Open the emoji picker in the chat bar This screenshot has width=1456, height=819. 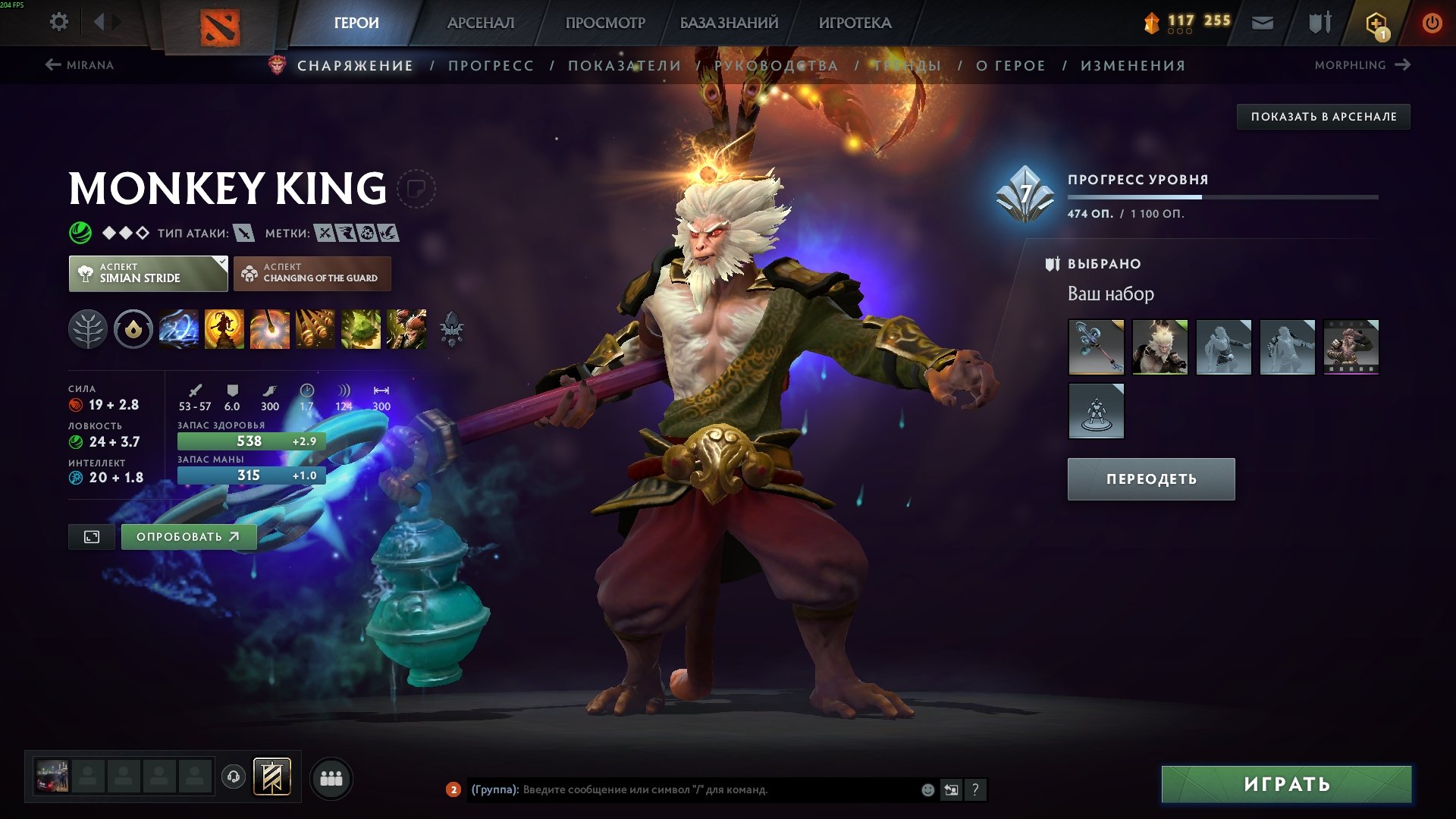tap(927, 790)
